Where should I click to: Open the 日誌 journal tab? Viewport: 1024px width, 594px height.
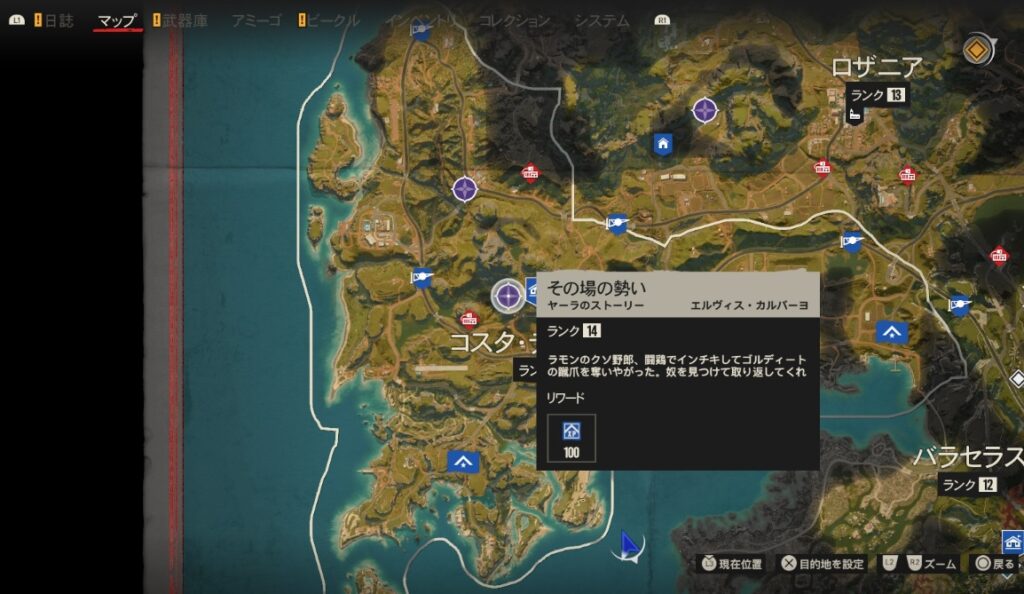point(59,20)
